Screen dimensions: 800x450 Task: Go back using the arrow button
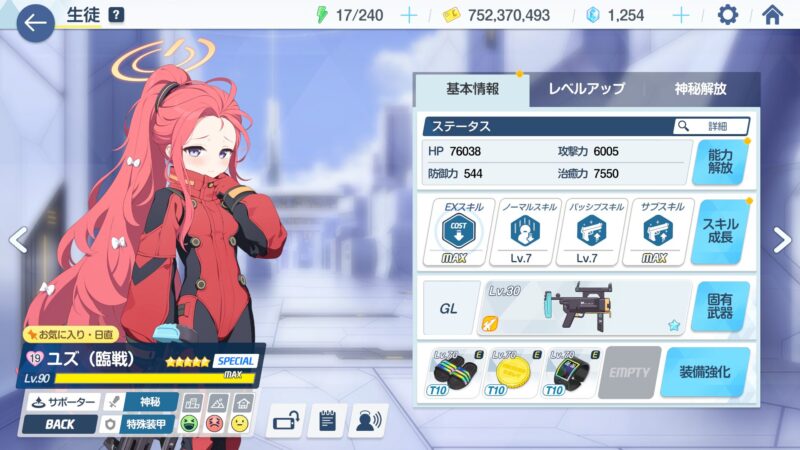coord(35,22)
